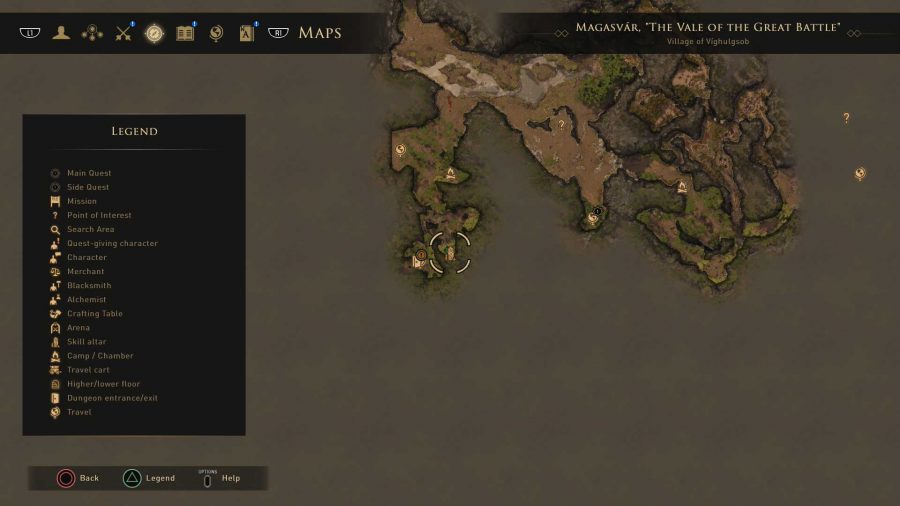
Task: Select the Blacksmith legend entry
Action: (88, 285)
